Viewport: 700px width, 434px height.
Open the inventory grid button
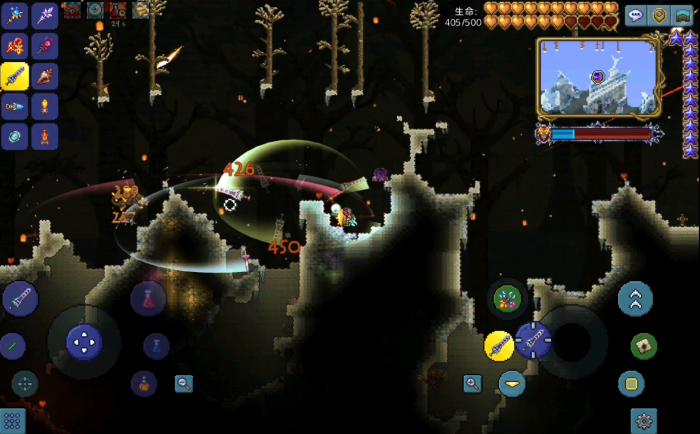[12, 421]
